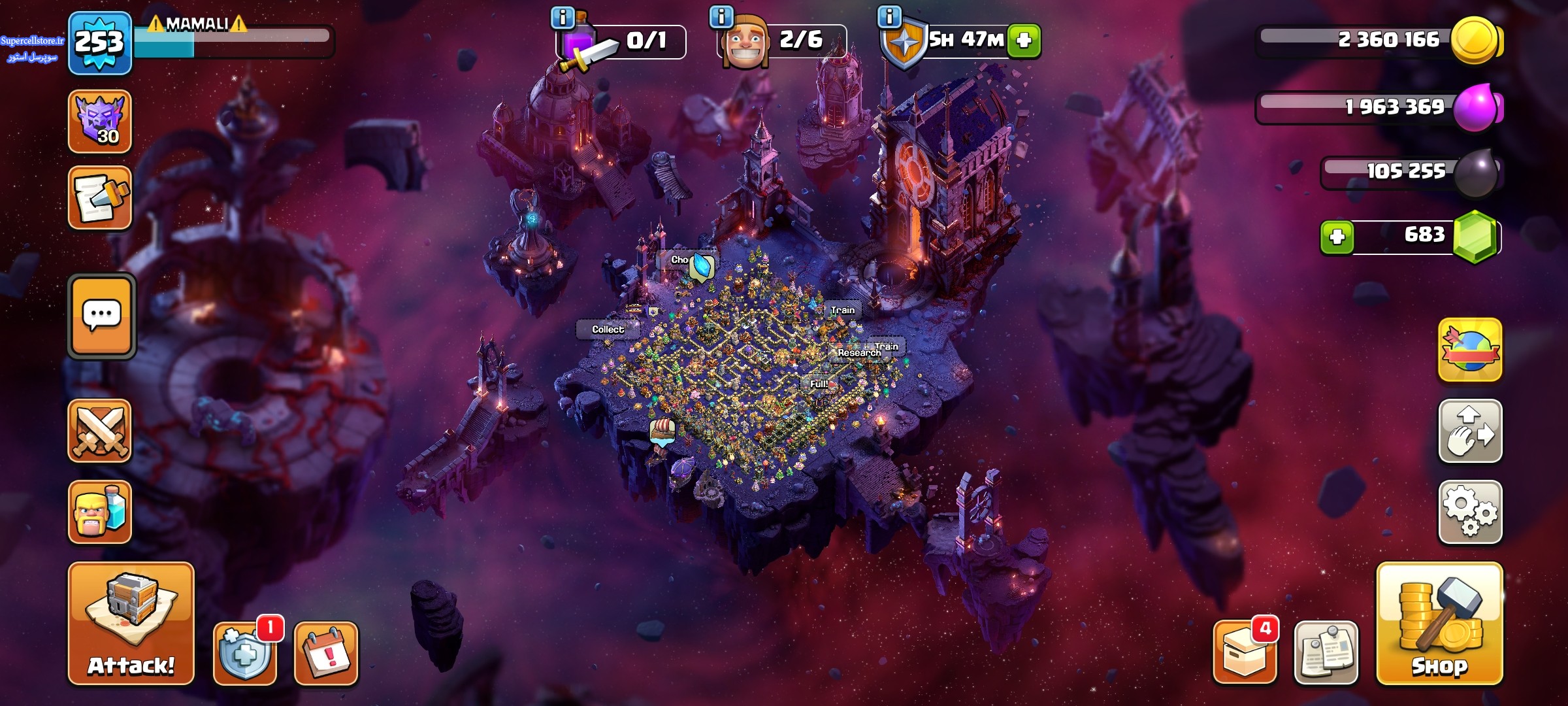The image size is (1568, 706).
Task: Open the barbarian army training menu
Action: click(x=100, y=512)
